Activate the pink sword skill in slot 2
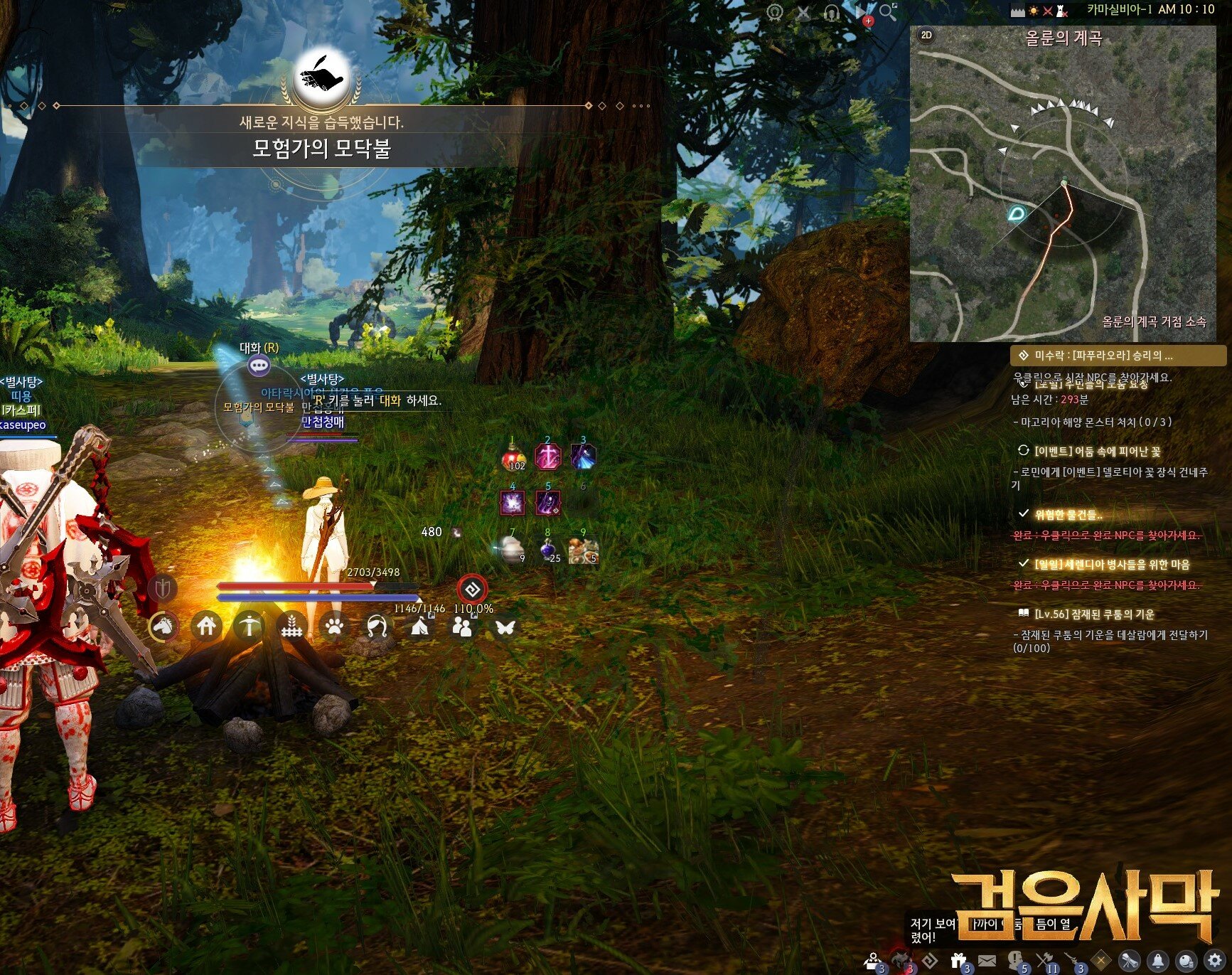 pos(548,457)
